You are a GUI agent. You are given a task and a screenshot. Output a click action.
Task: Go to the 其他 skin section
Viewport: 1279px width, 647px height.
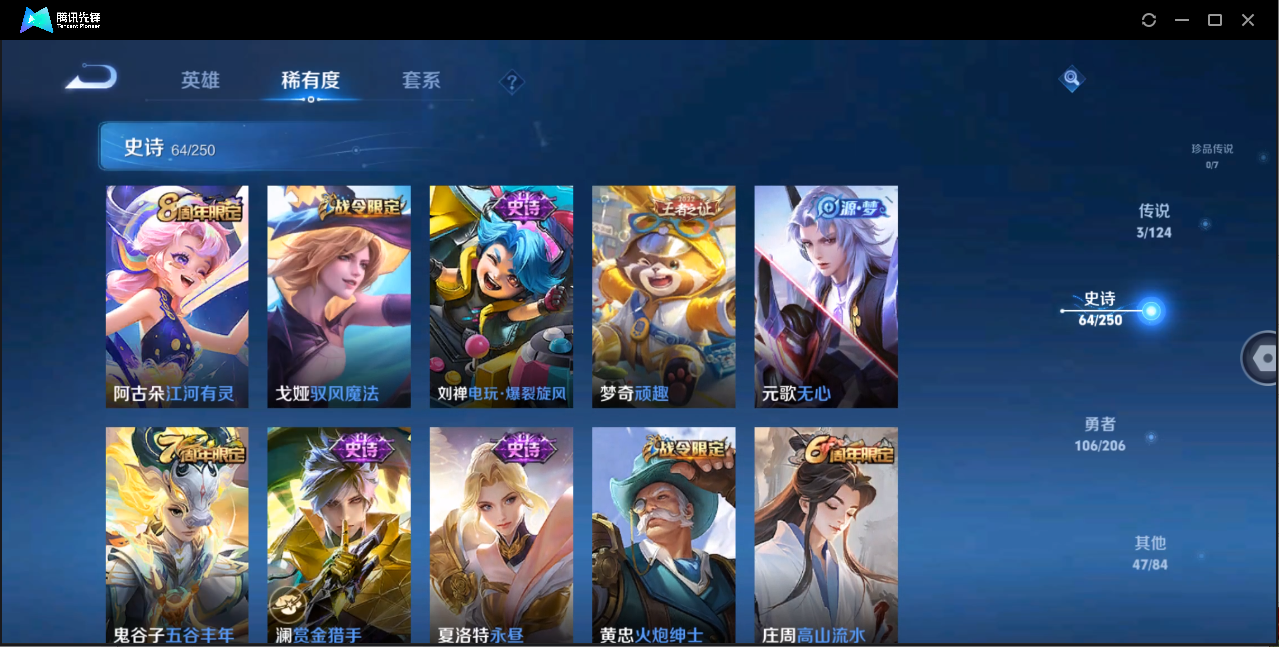(1150, 553)
